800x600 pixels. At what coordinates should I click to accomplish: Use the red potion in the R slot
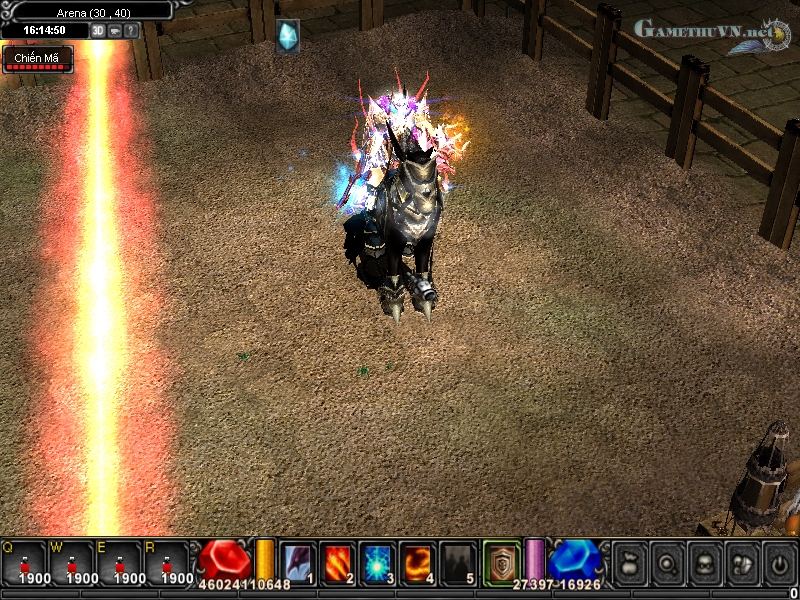(x=167, y=563)
